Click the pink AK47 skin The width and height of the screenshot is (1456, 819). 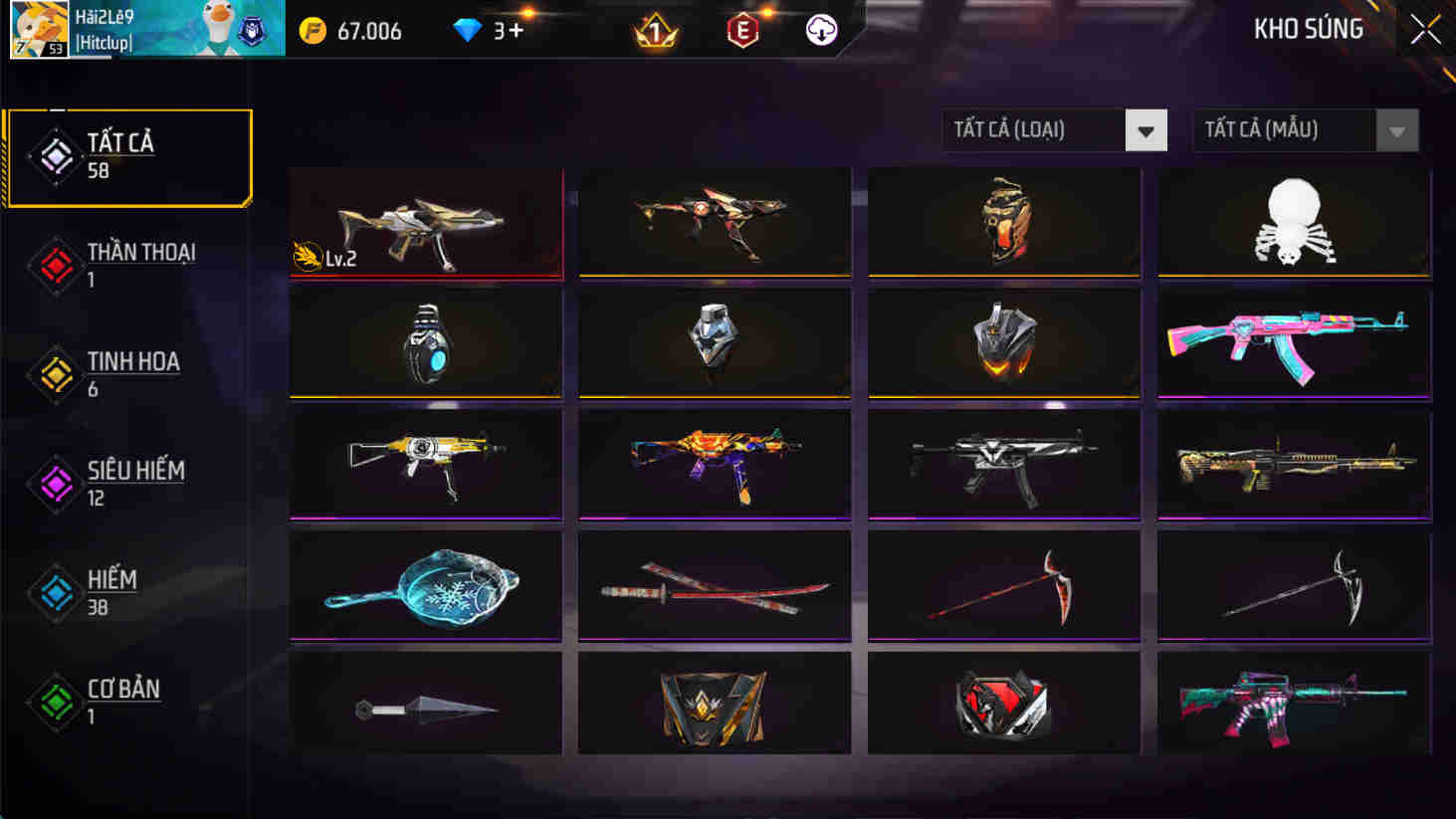[x=1293, y=343]
